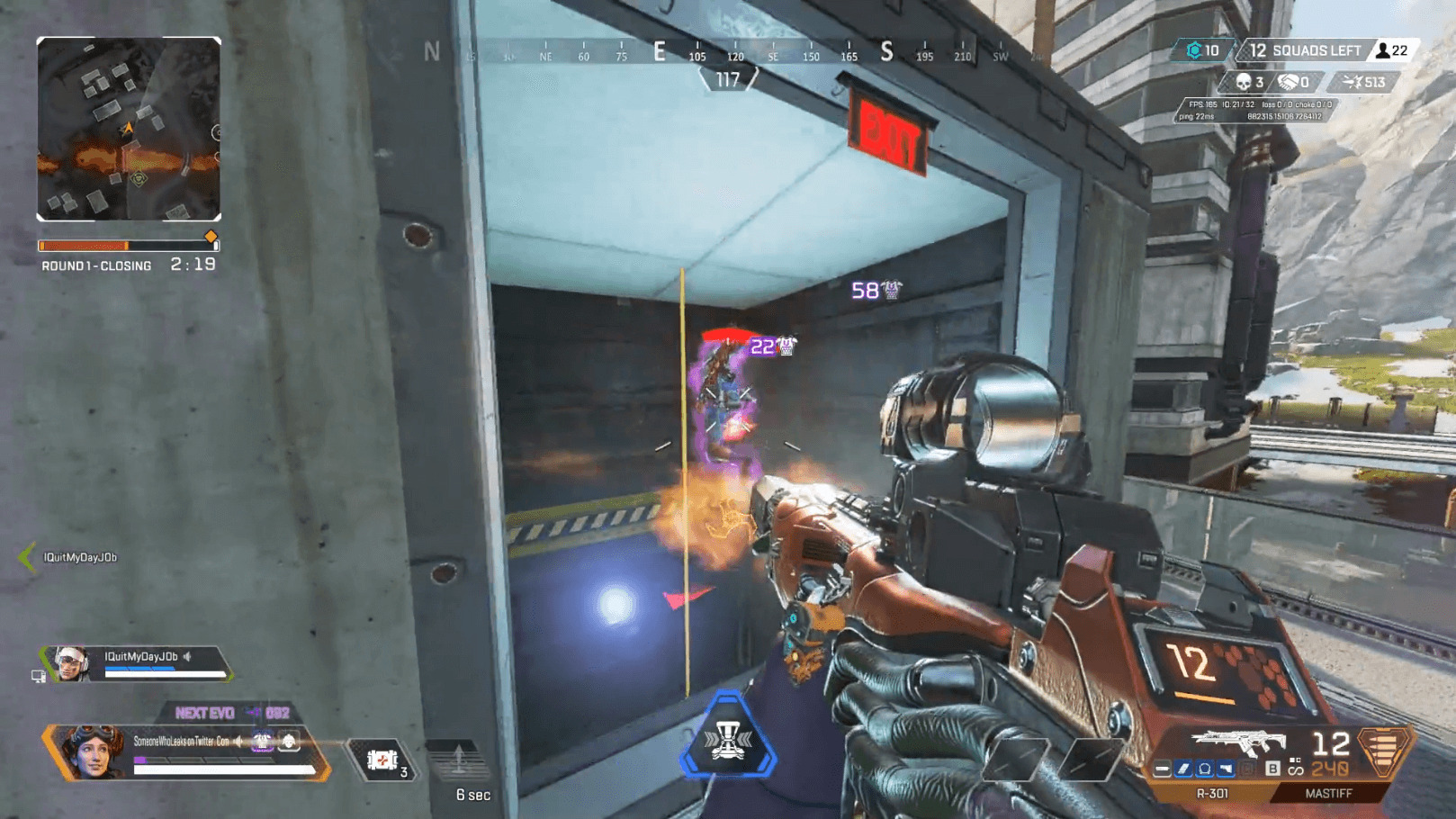Switch to the MASTIFF weapon tab
Screen dimensions: 1456x819
(x=1328, y=794)
